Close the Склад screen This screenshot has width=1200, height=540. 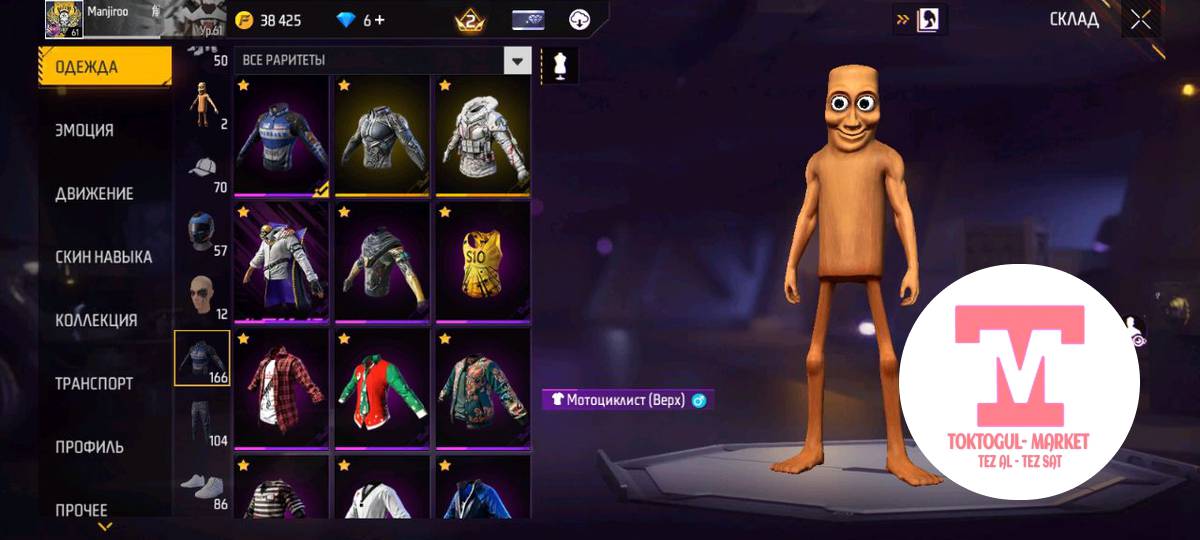[1141, 19]
